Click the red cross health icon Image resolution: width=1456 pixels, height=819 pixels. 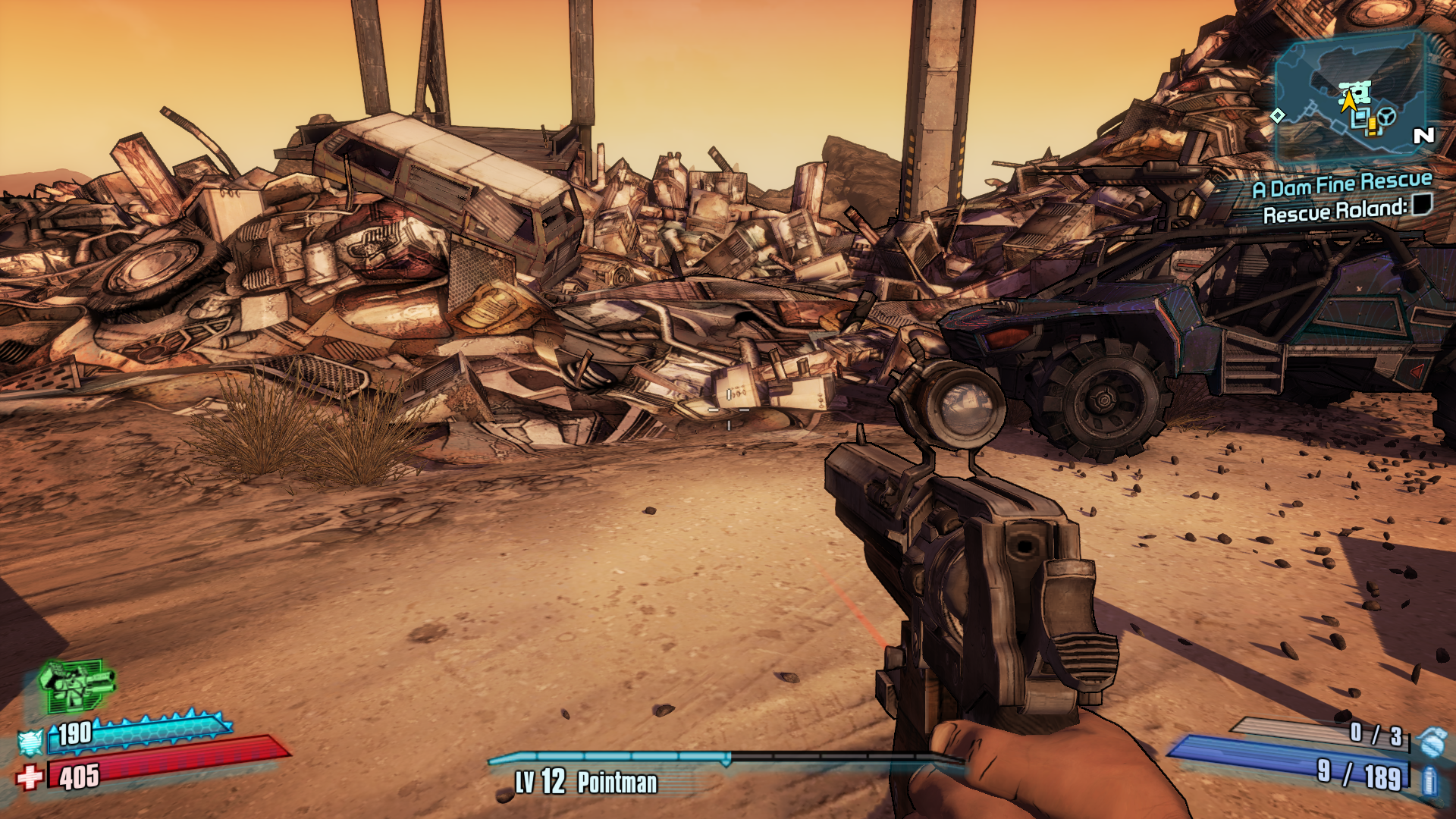(x=30, y=777)
